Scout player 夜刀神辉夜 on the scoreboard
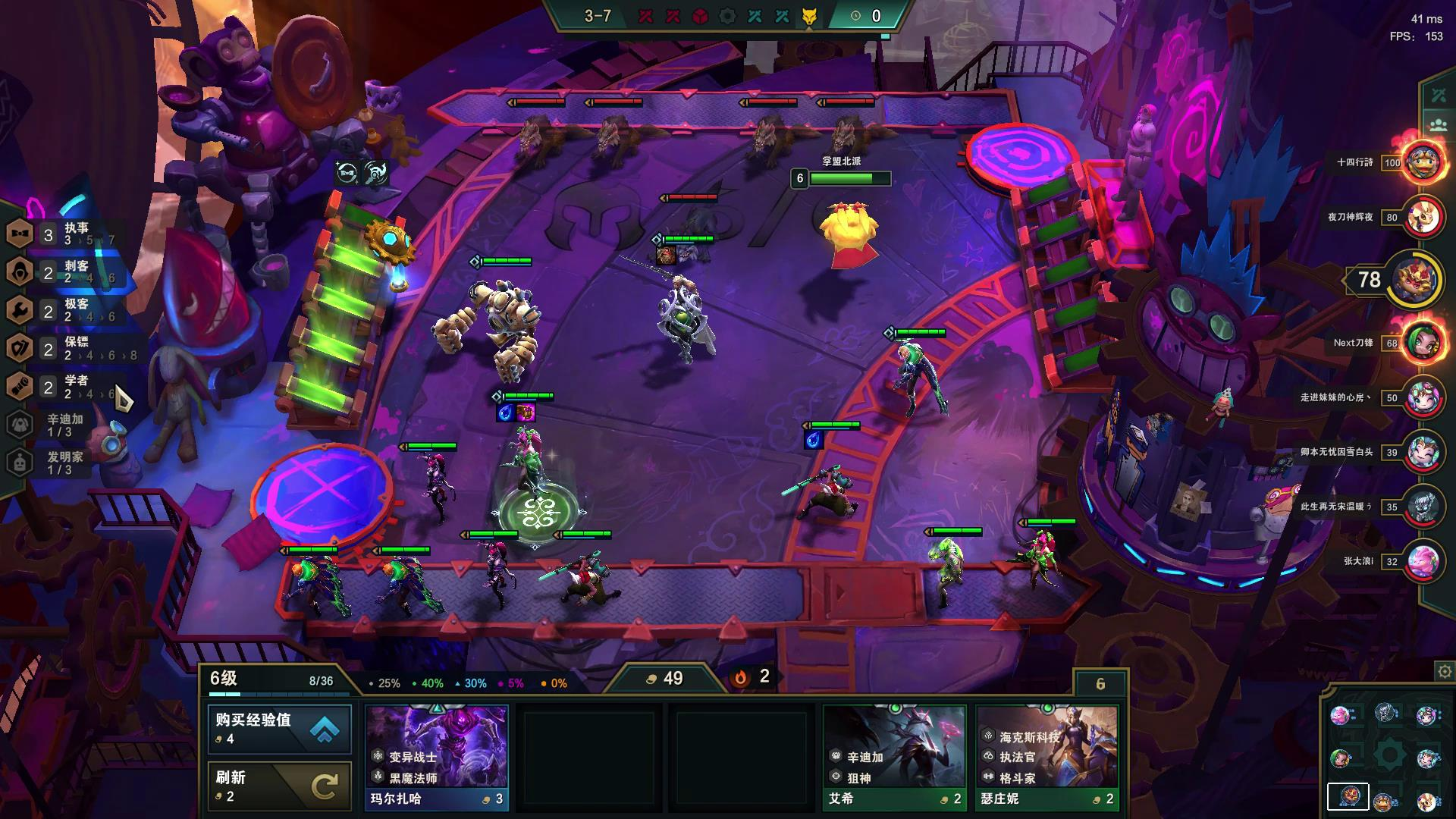Image resolution: width=1456 pixels, height=819 pixels. [x=1423, y=217]
